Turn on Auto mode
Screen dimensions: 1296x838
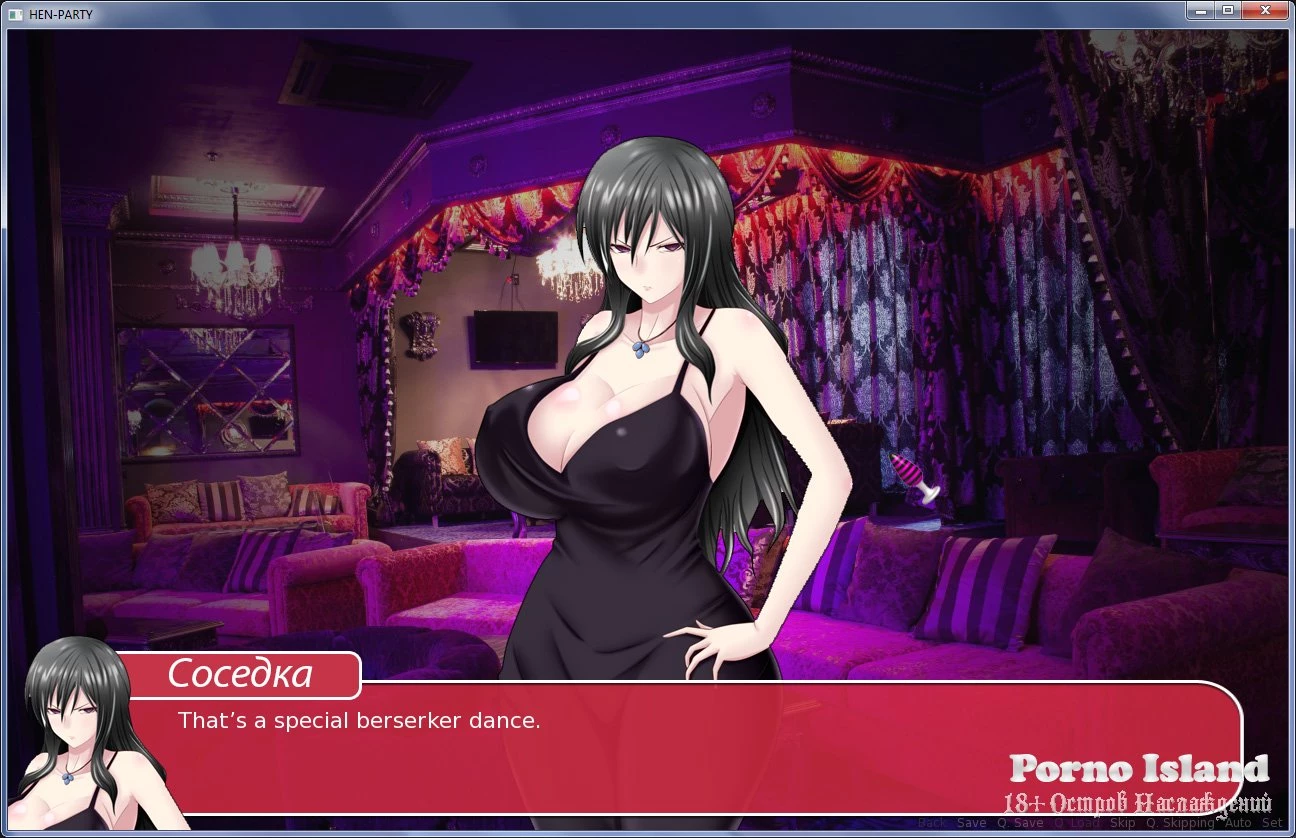point(1238,823)
